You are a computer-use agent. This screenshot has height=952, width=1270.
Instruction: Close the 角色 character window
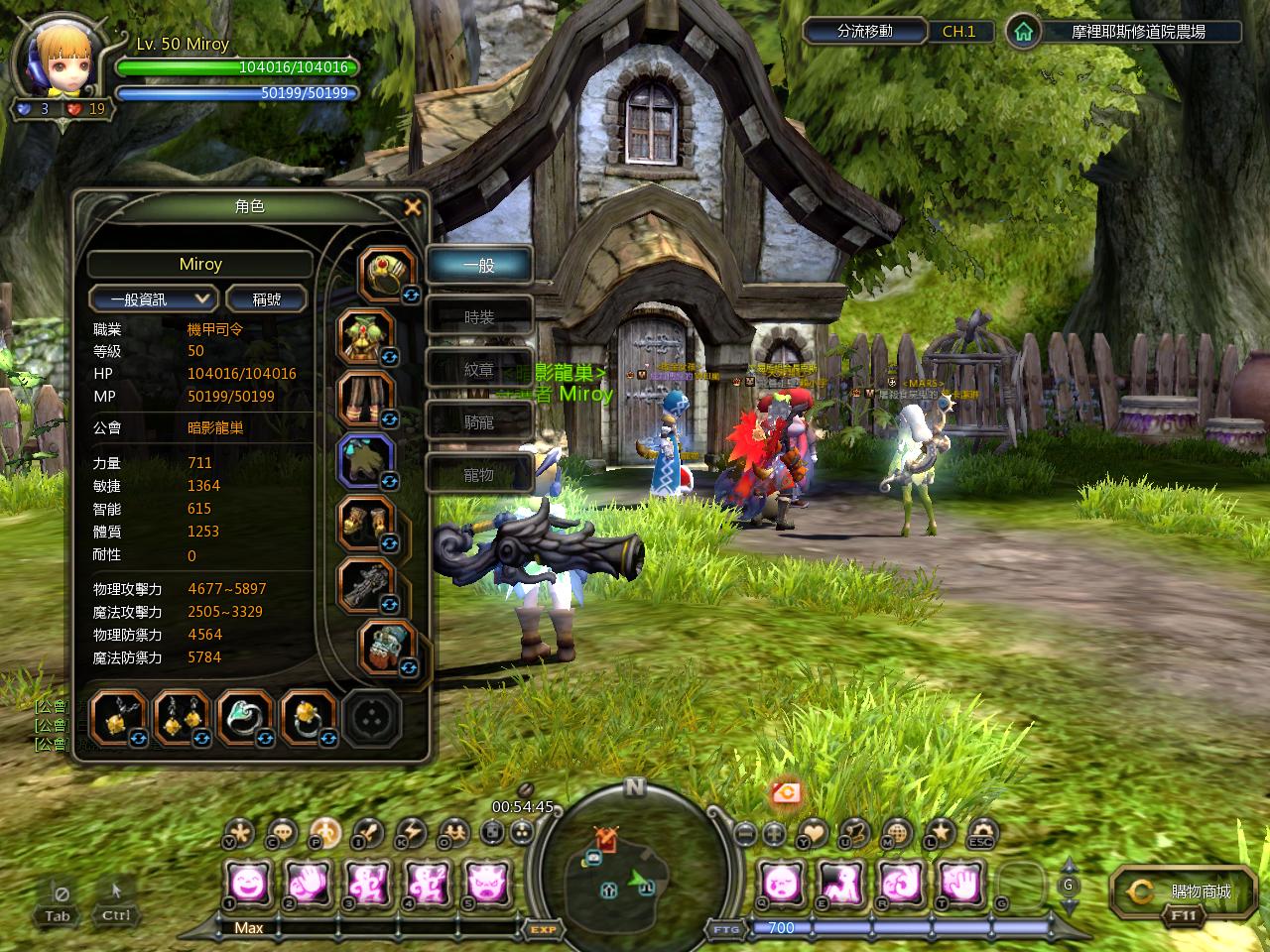413,206
